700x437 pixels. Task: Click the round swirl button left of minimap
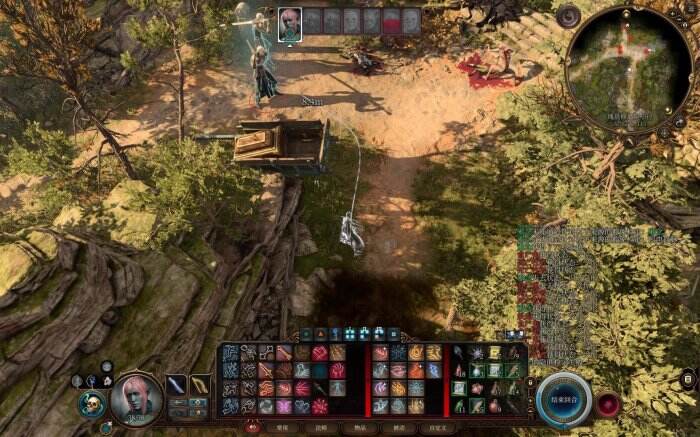569,16
